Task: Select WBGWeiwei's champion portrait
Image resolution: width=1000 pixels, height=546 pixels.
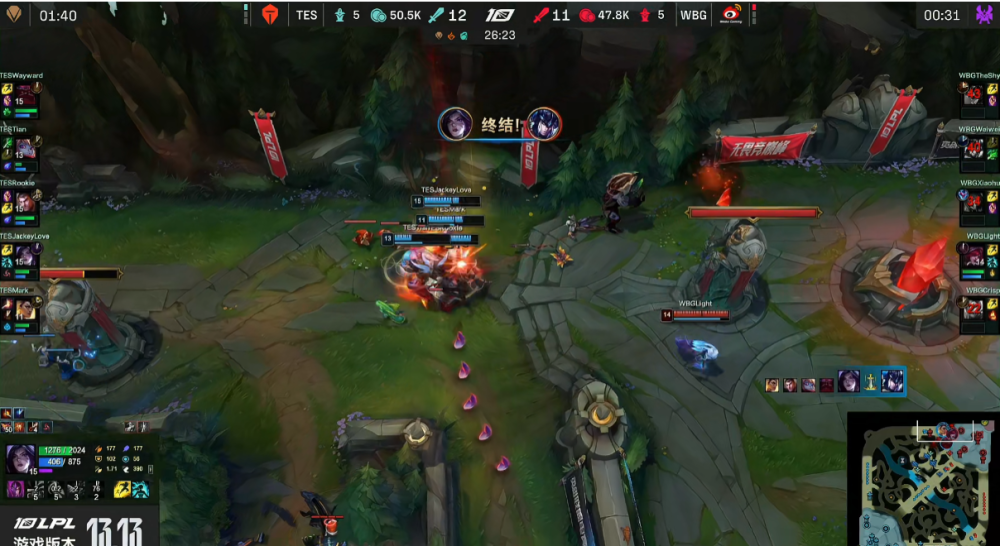Action: [x=974, y=148]
